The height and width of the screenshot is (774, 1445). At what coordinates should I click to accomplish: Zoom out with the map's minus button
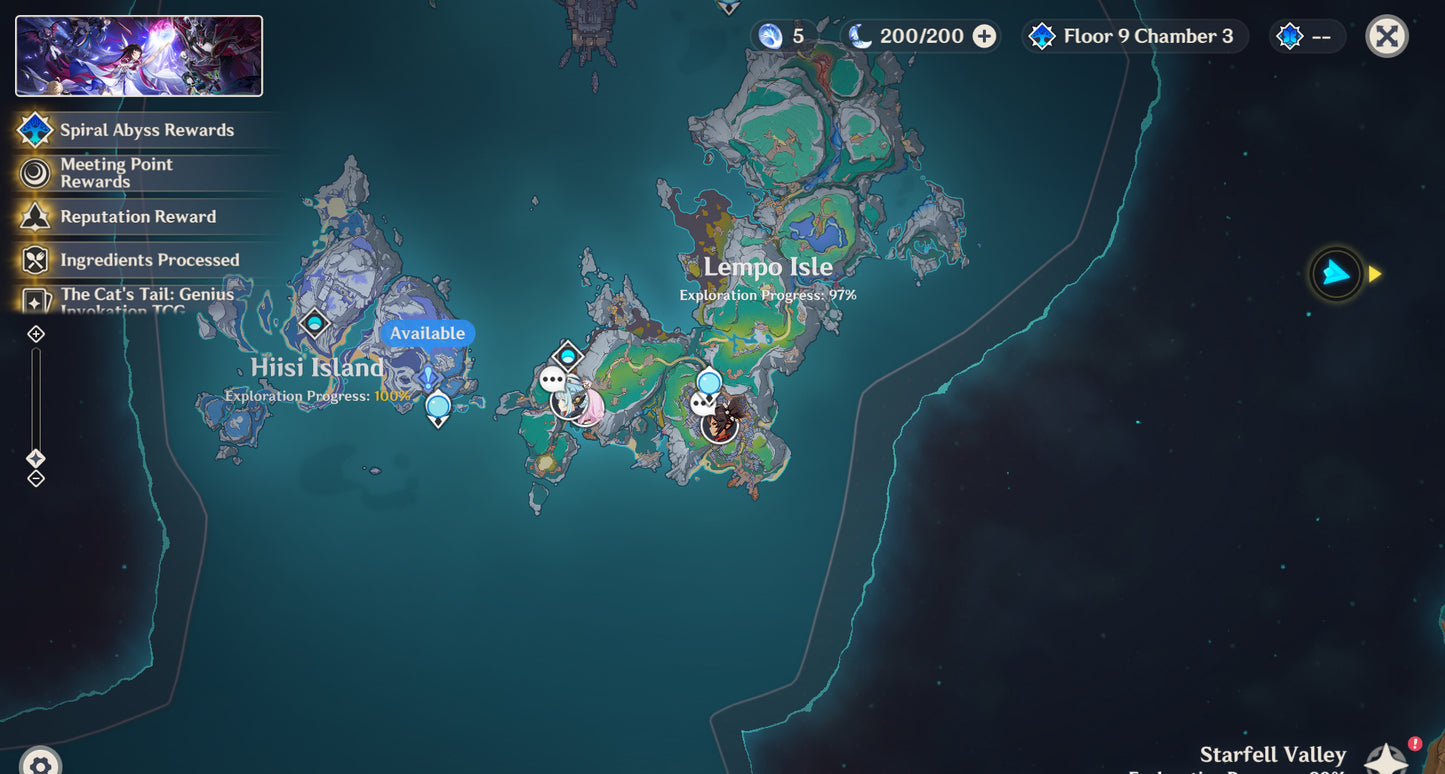point(36,479)
